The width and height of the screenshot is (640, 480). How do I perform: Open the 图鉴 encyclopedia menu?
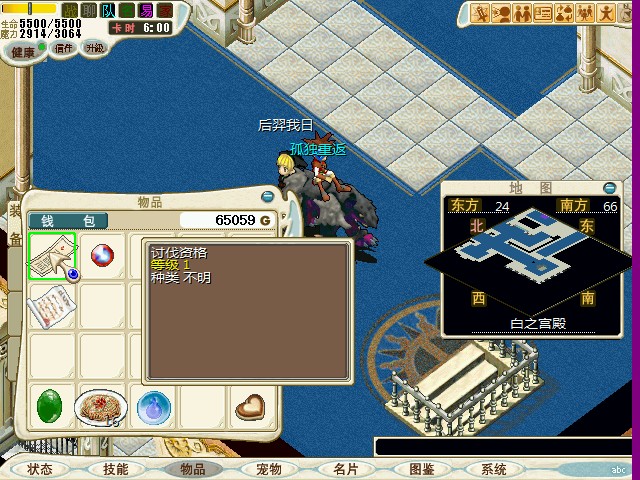(421, 469)
